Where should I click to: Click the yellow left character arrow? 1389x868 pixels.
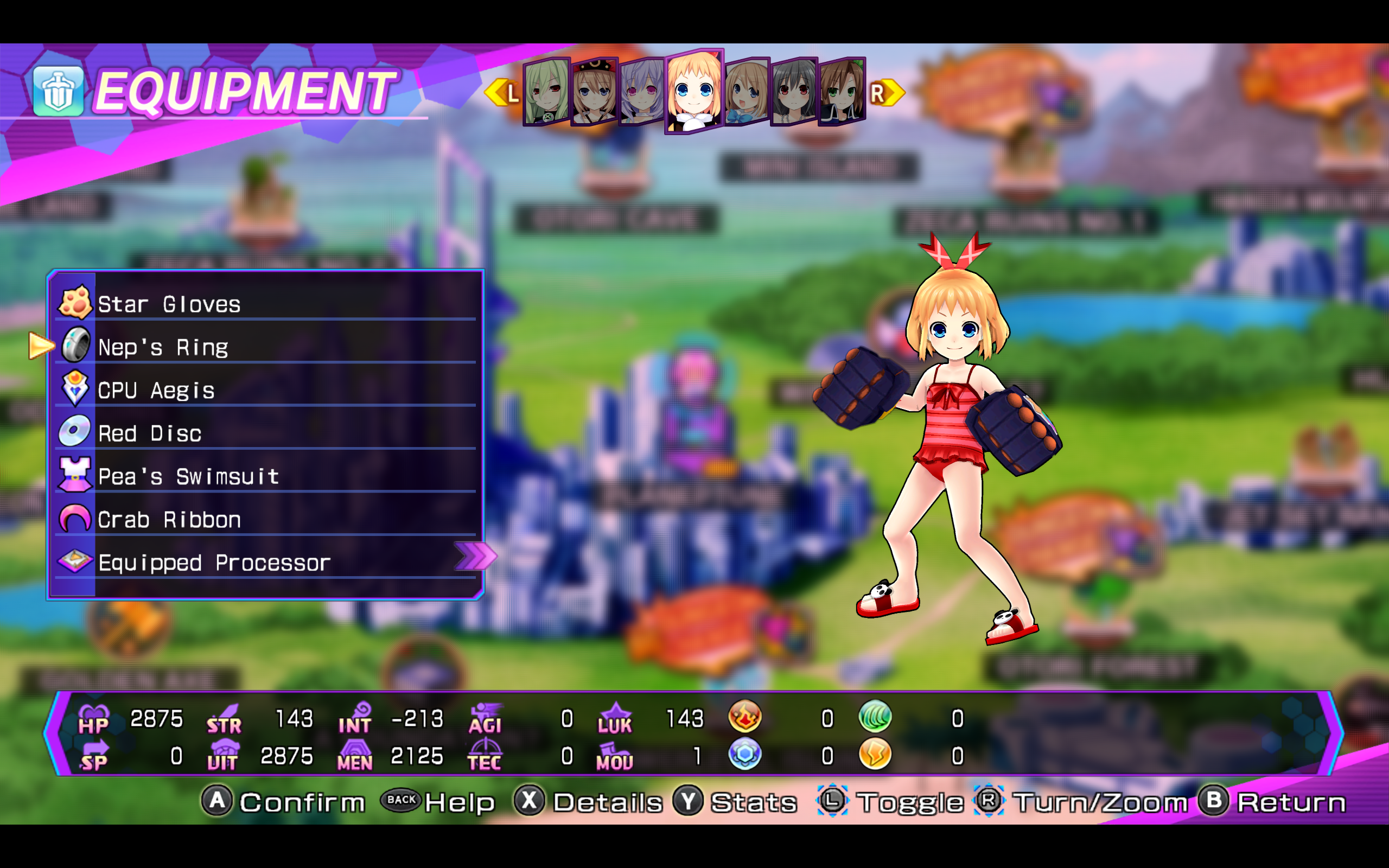click(x=503, y=92)
